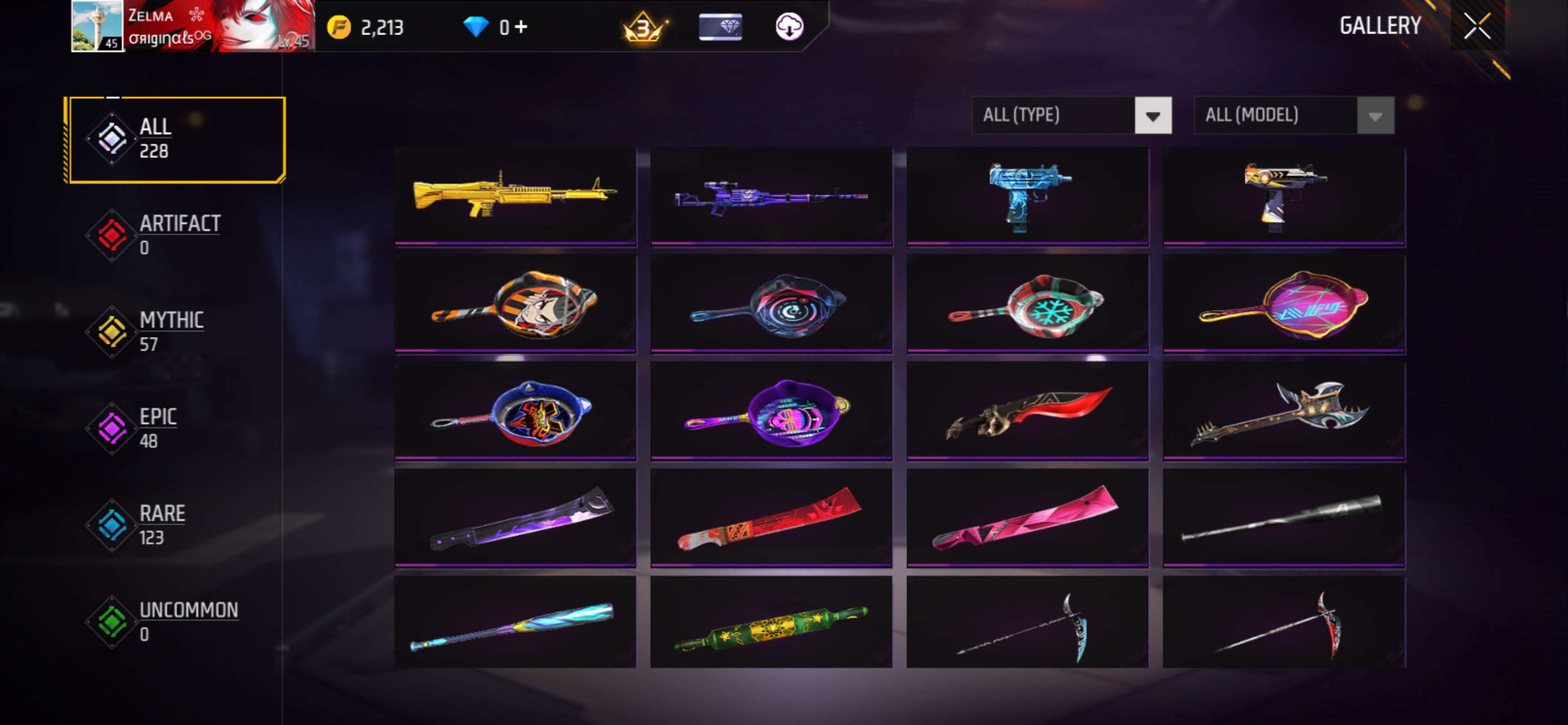Click the white ALL rarity diamond icon
This screenshot has height=725, width=1568.
111,139
